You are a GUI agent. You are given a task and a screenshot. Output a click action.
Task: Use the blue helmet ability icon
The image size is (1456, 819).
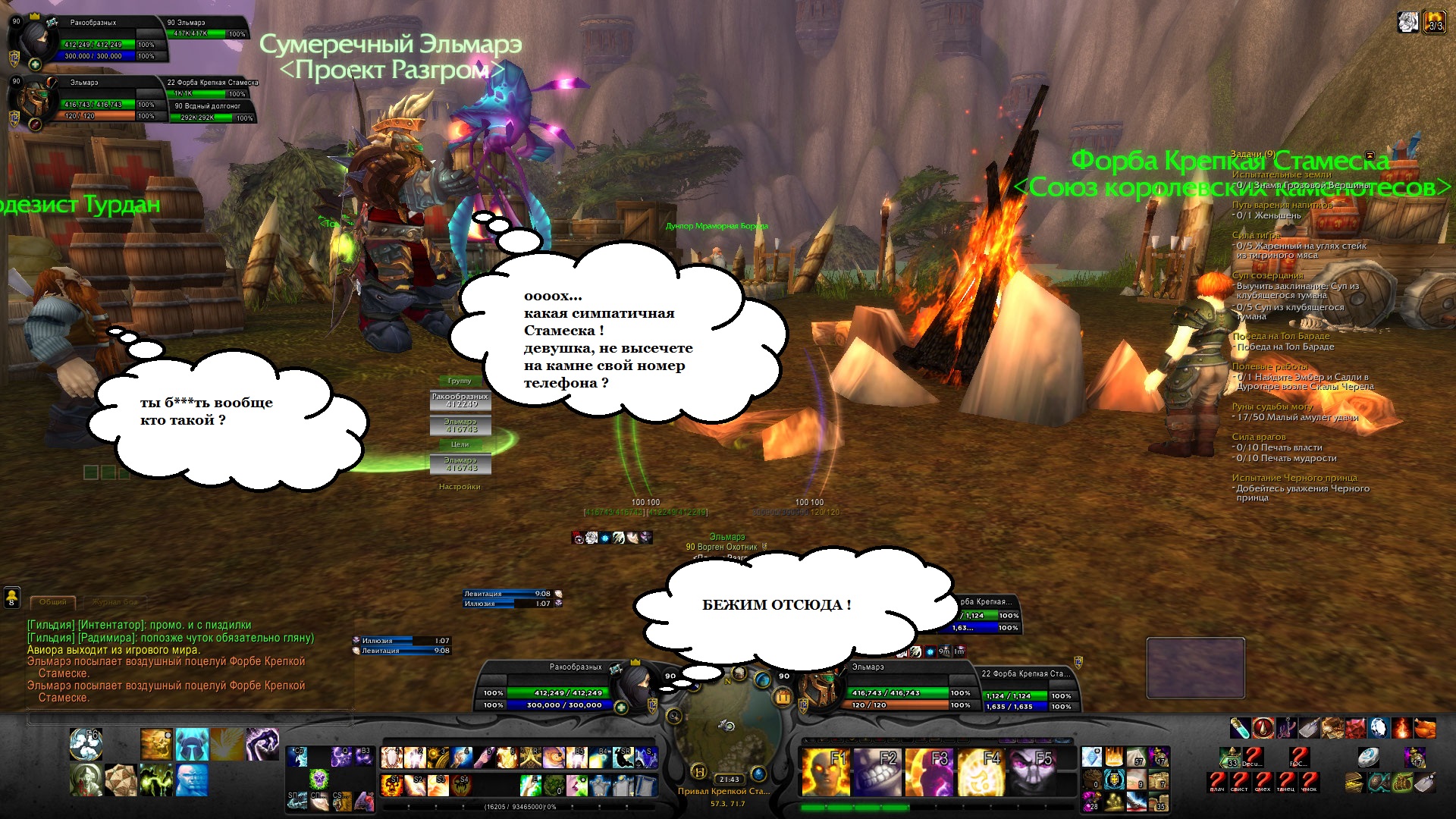coord(192,745)
